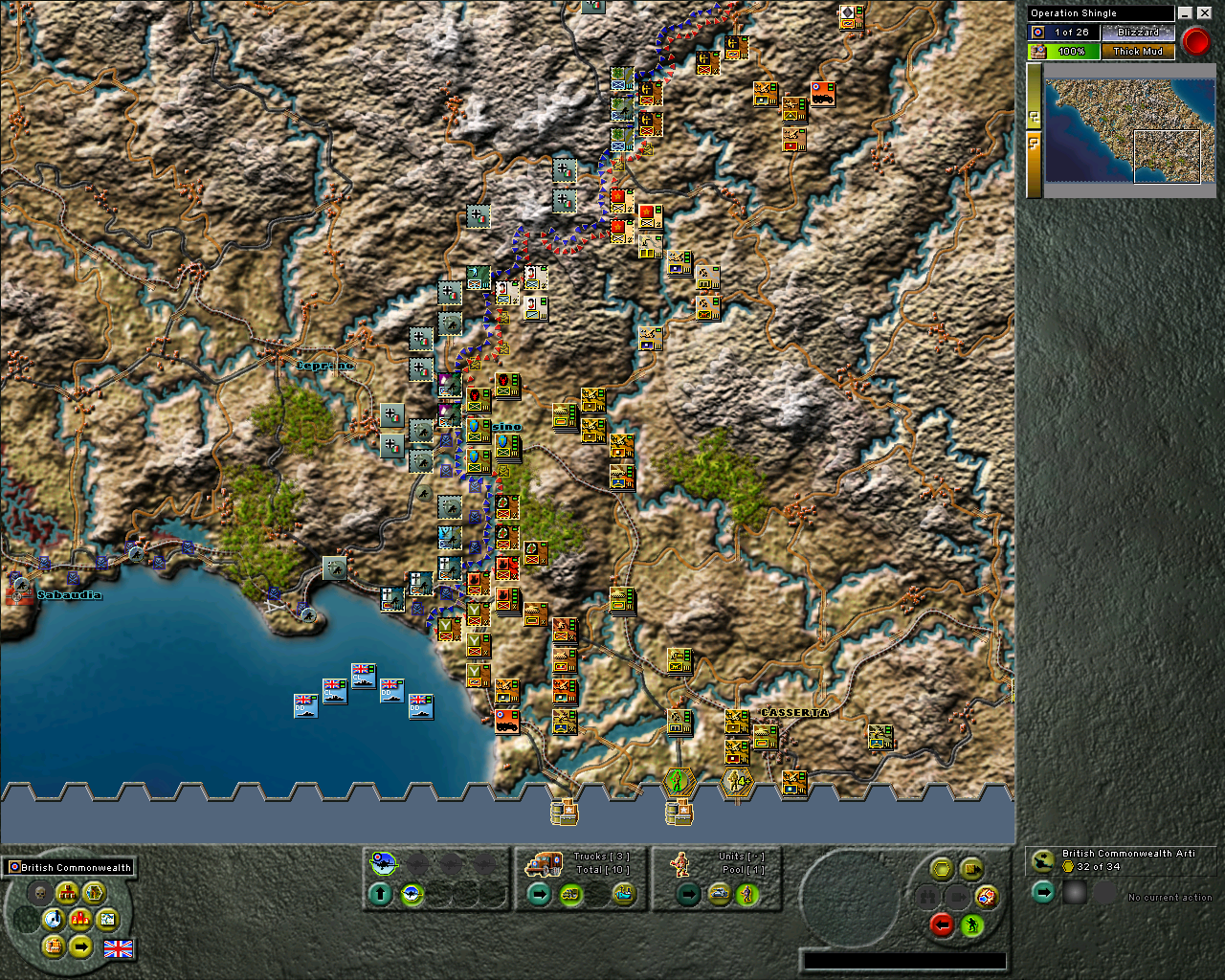
Task: Click the yellow hexagon icon in the right control cluster
Action: [942, 868]
